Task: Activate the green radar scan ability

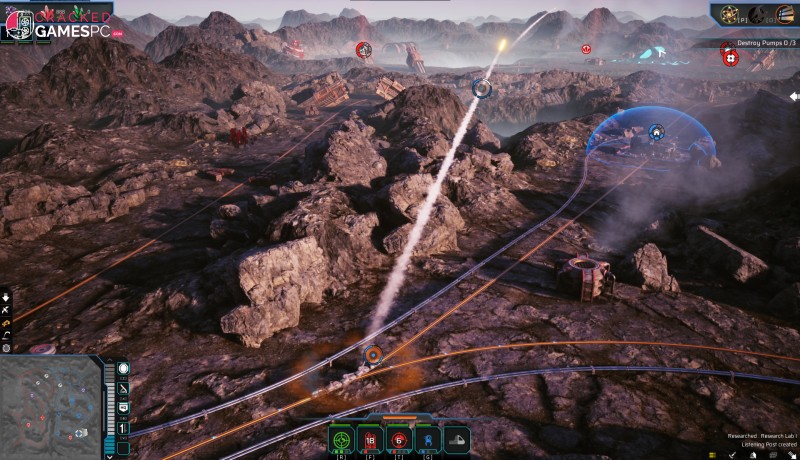Action: (x=342, y=439)
